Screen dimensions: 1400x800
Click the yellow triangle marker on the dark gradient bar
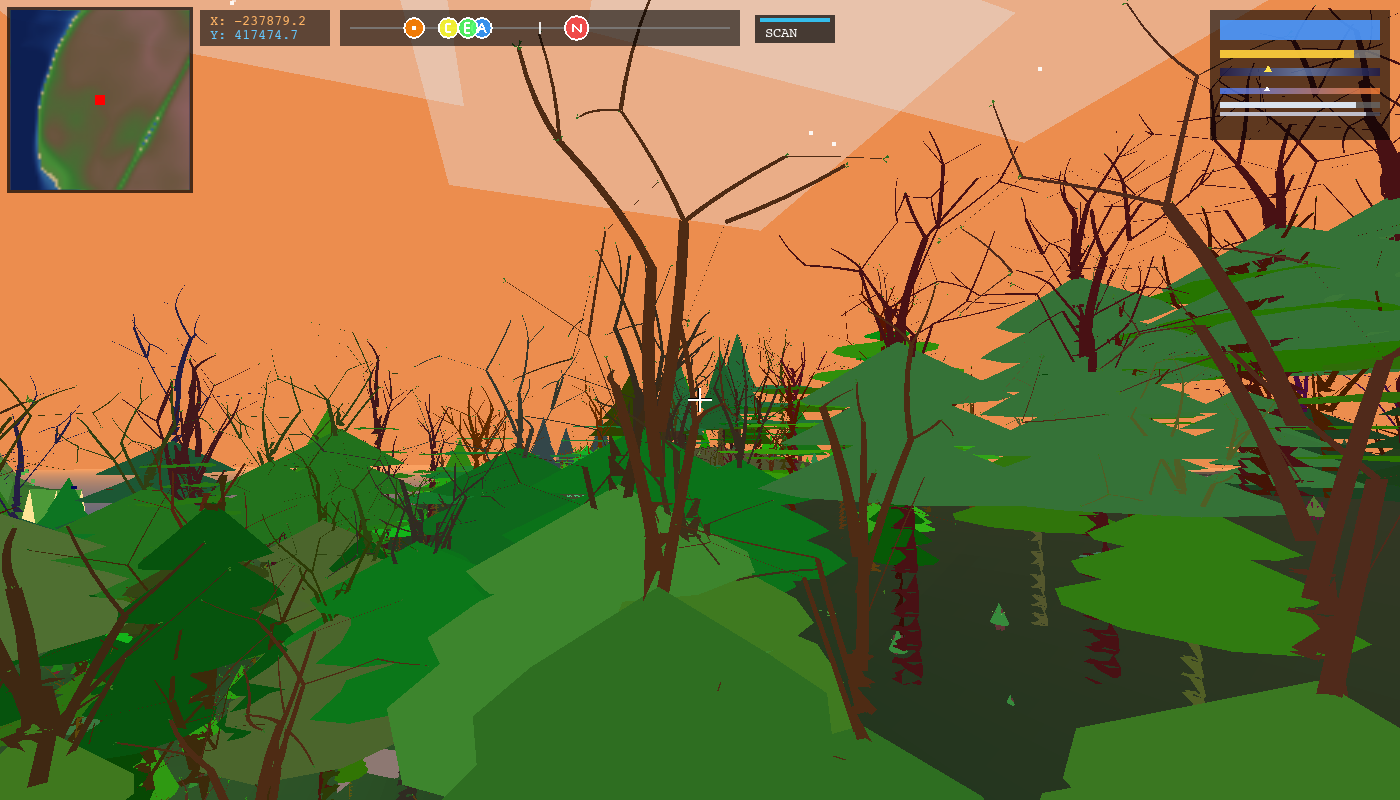coord(1268,68)
